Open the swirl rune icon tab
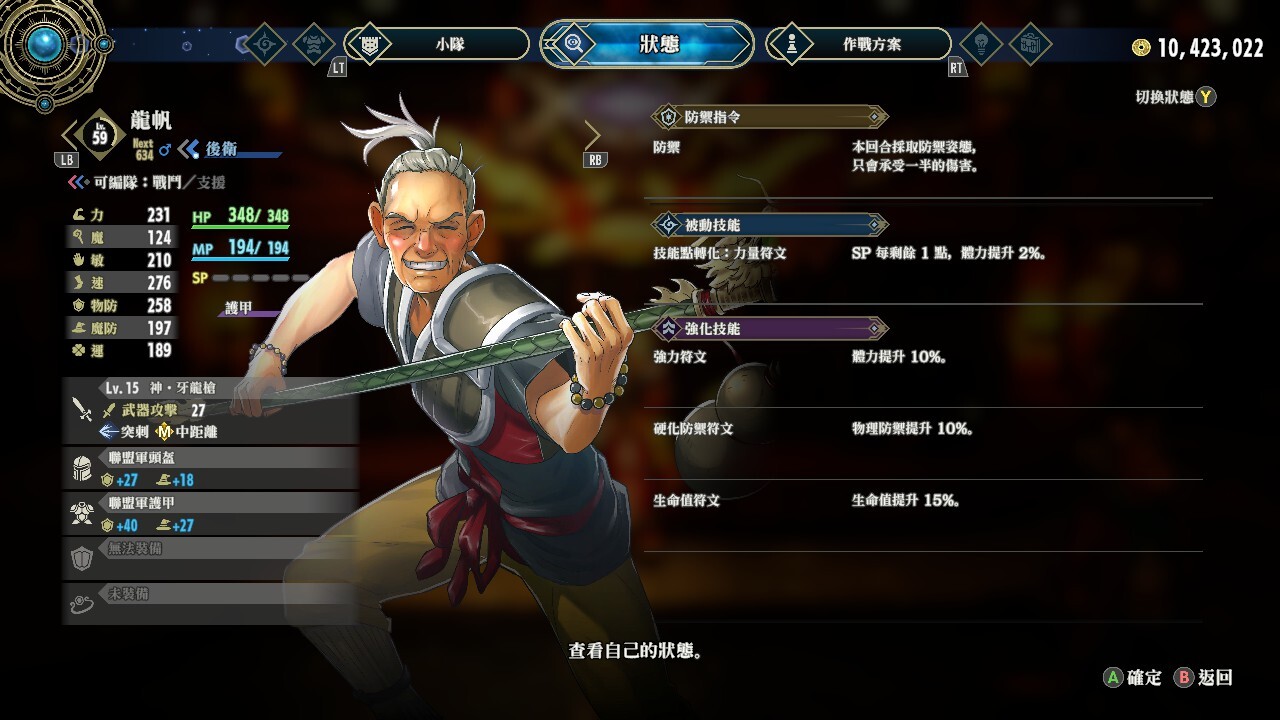The height and width of the screenshot is (720, 1280). [265, 44]
